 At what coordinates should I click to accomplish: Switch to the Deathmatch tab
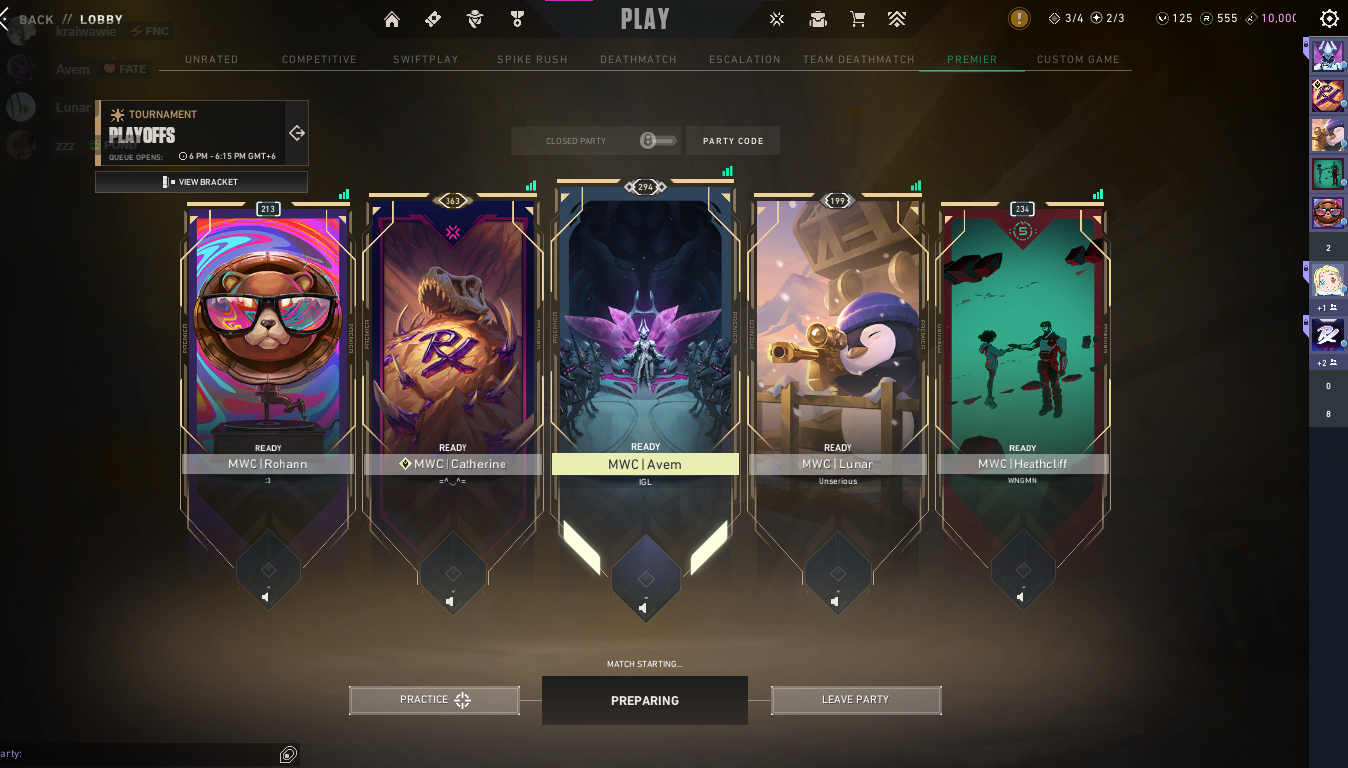[x=638, y=60]
